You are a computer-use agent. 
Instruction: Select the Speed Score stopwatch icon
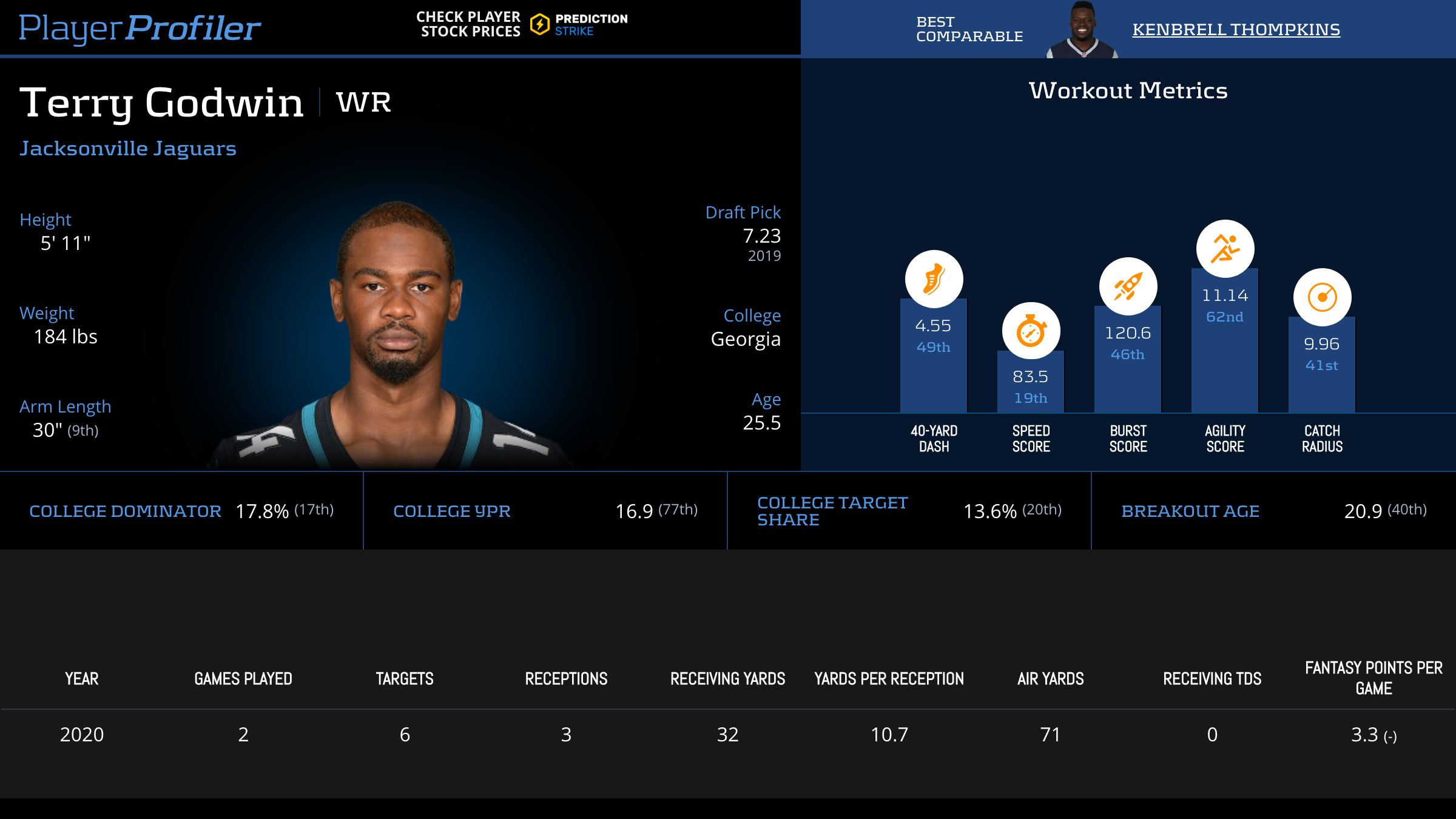(x=1031, y=331)
